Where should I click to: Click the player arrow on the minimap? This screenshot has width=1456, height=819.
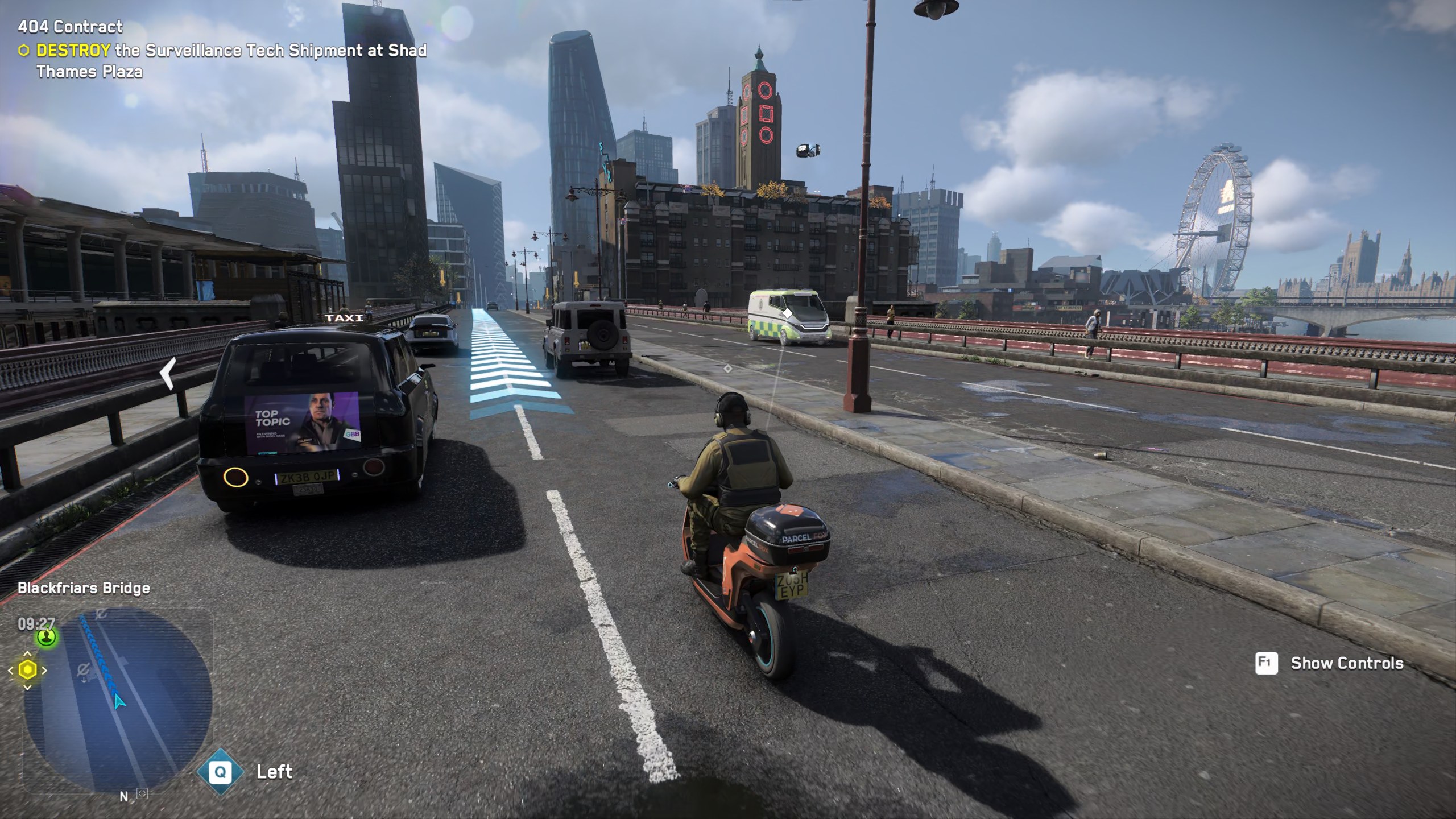click(119, 701)
